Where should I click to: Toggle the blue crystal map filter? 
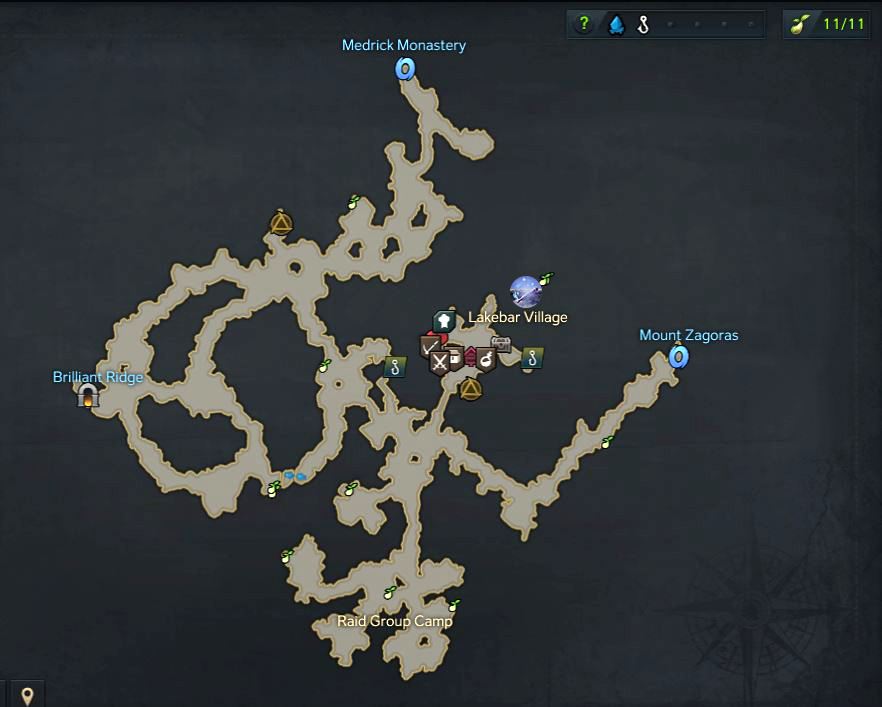pyautogui.click(x=616, y=25)
